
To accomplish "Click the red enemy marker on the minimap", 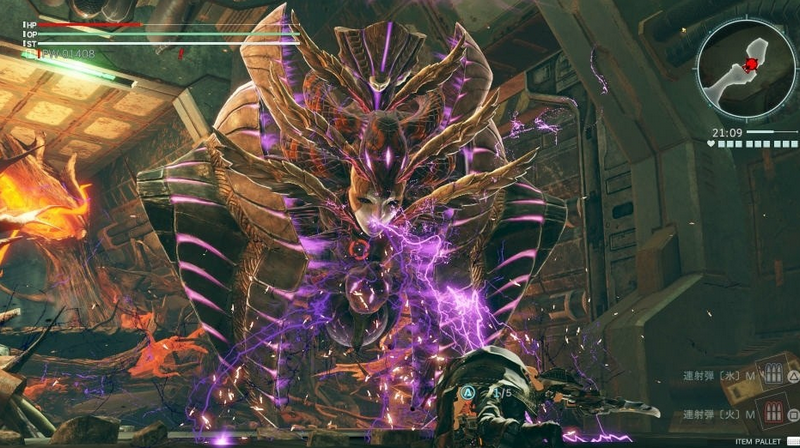I will (x=751, y=66).
